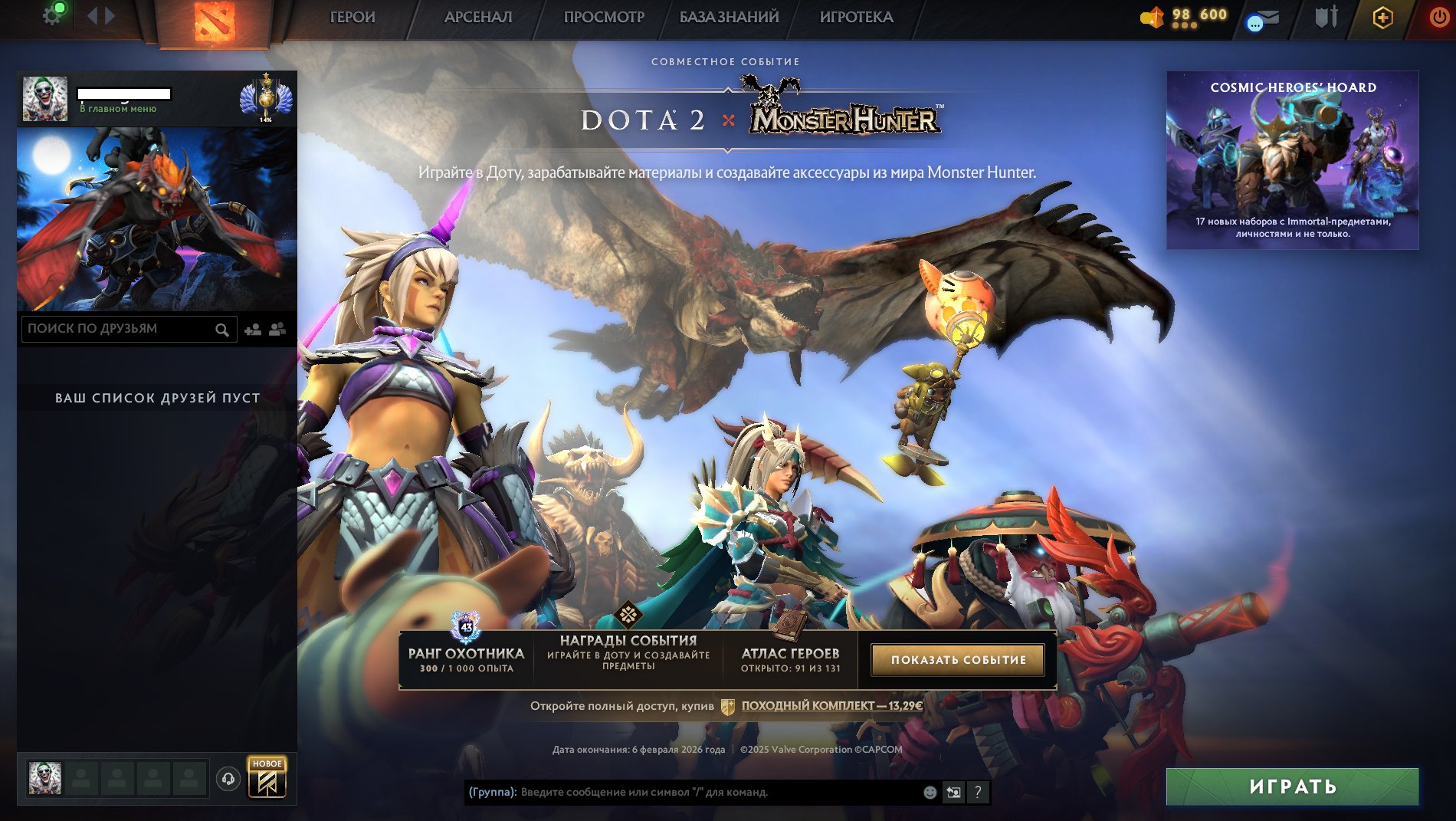Click the question mark help icon
Viewport: 1456px width, 821px height.
tap(979, 793)
